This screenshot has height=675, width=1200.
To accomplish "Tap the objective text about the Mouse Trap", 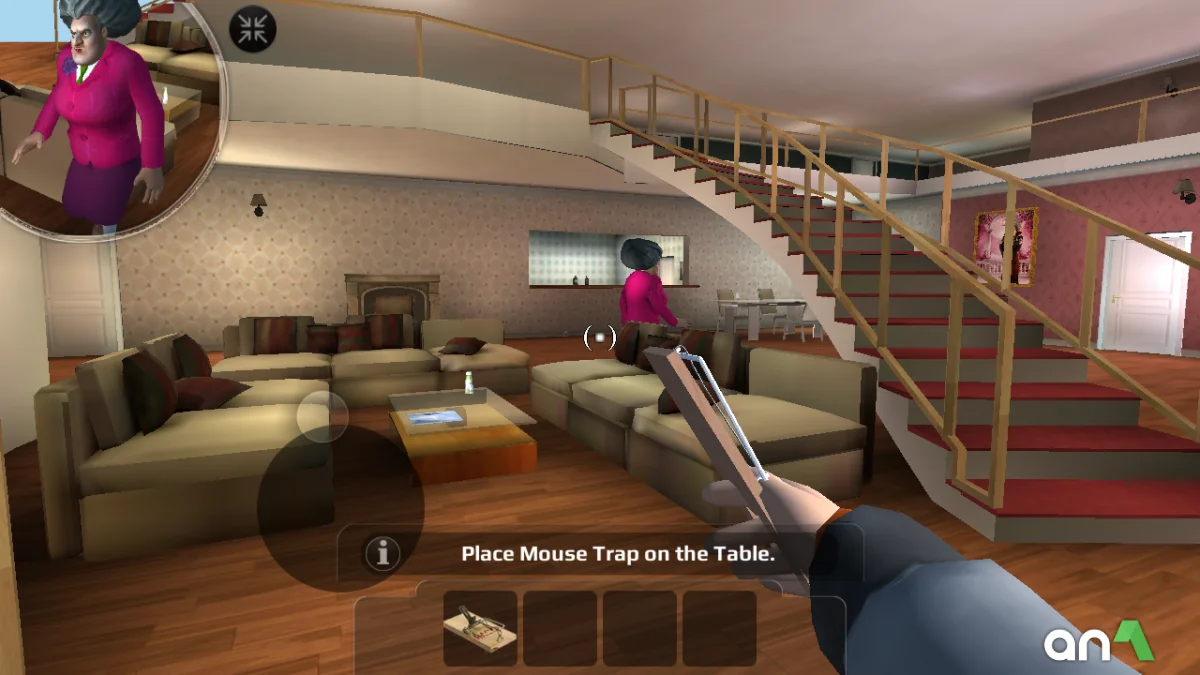I will click(x=618, y=553).
